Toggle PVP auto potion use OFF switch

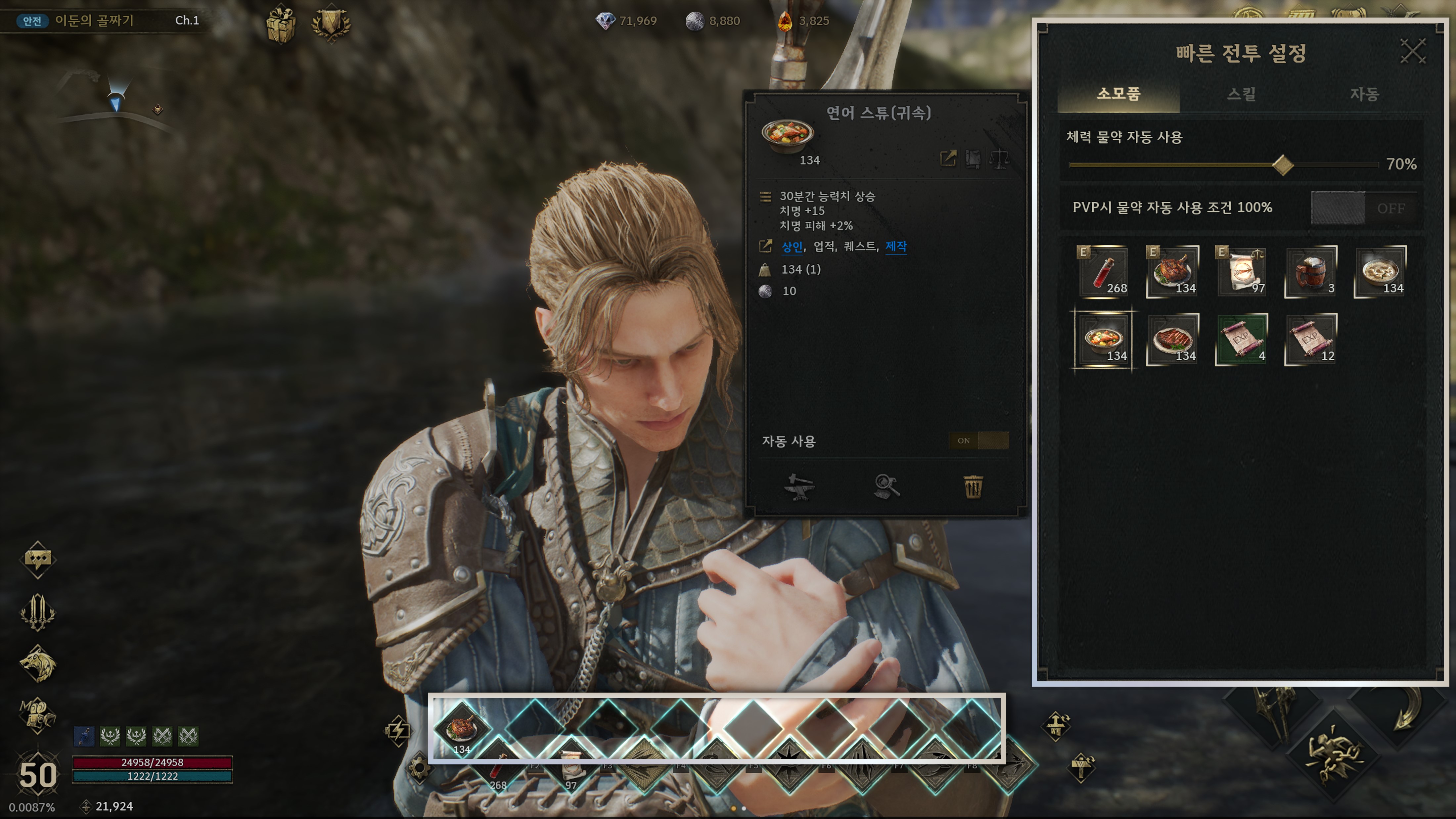(x=1364, y=208)
